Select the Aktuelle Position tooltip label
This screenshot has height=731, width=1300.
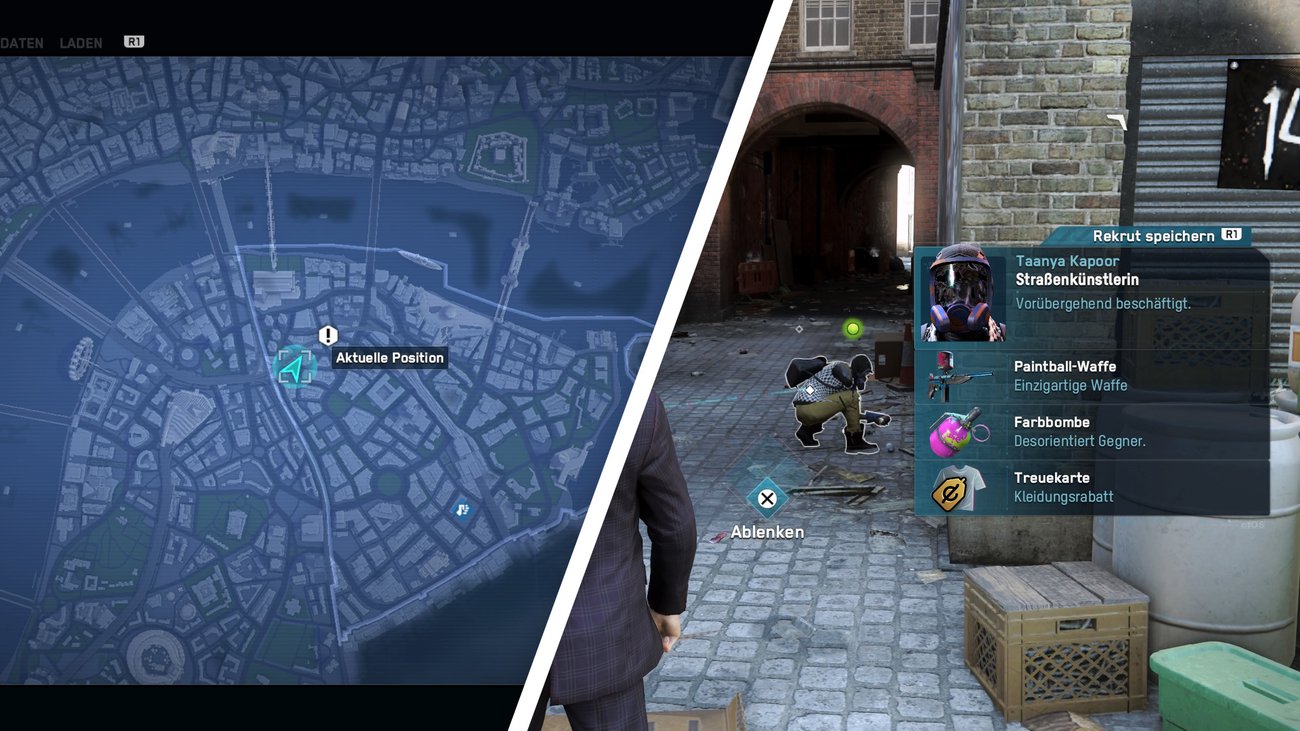(390, 357)
